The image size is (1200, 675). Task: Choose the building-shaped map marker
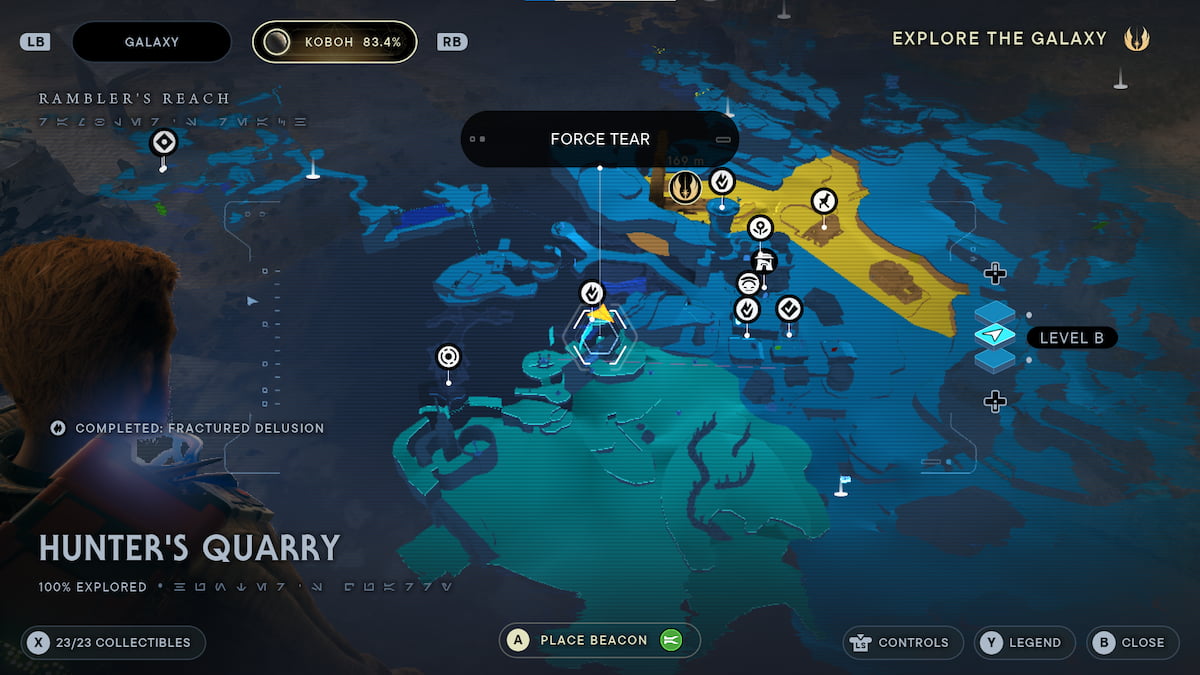pyautogui.click(x=764, y=261)
